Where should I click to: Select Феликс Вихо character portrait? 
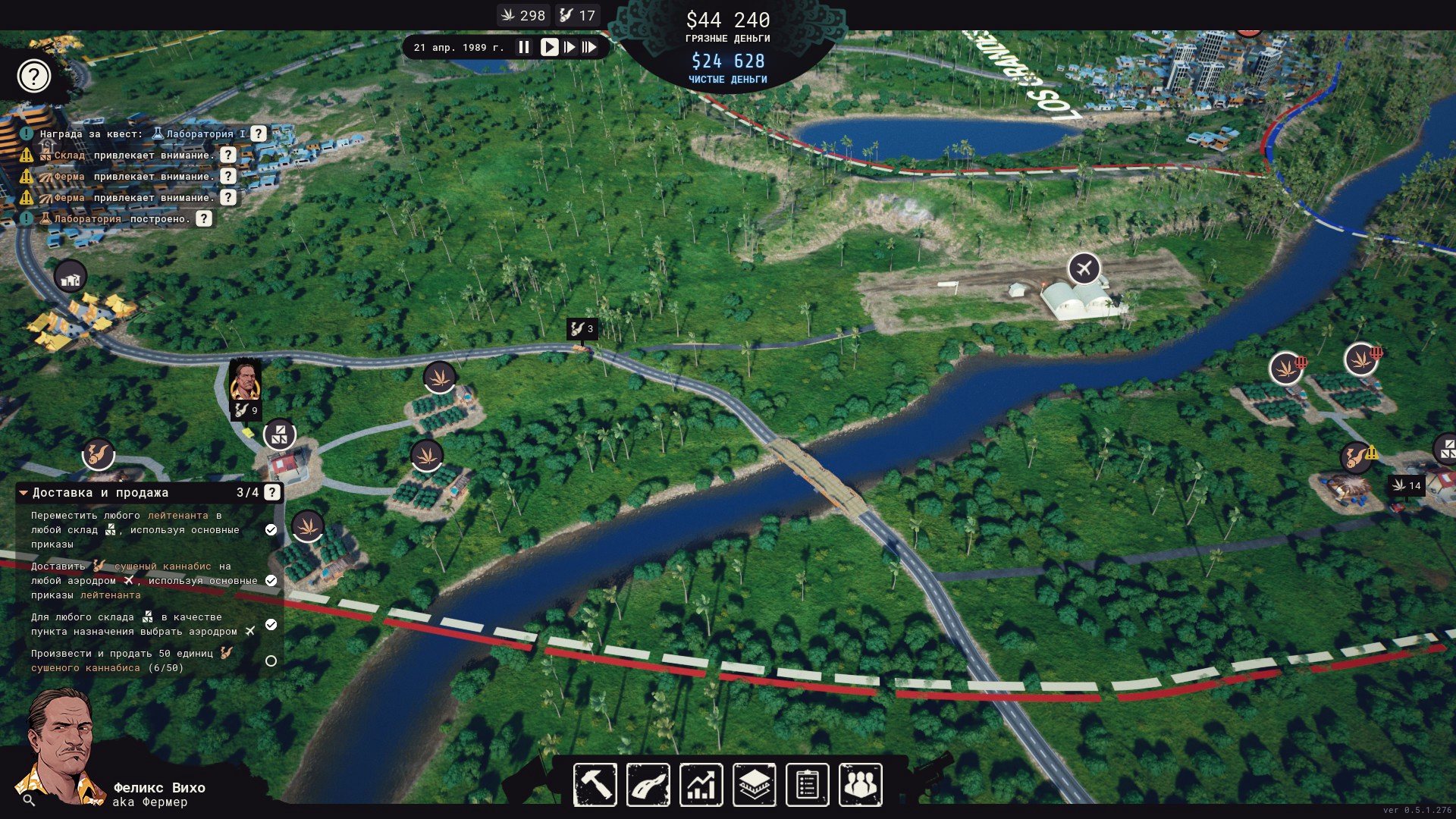[x=61, y=747]
